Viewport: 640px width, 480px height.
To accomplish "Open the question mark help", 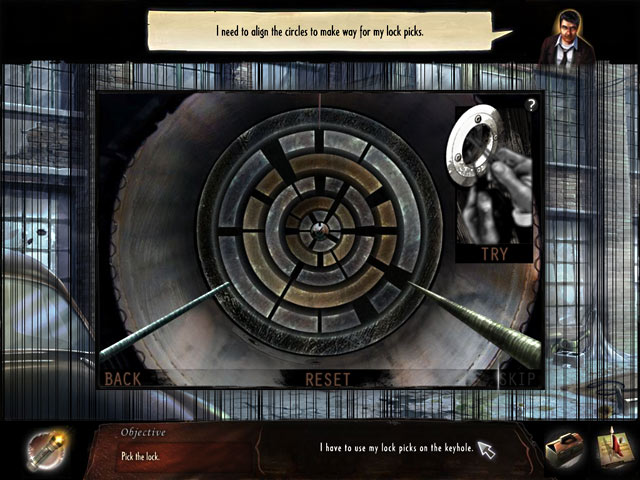I will coord(531,105).
